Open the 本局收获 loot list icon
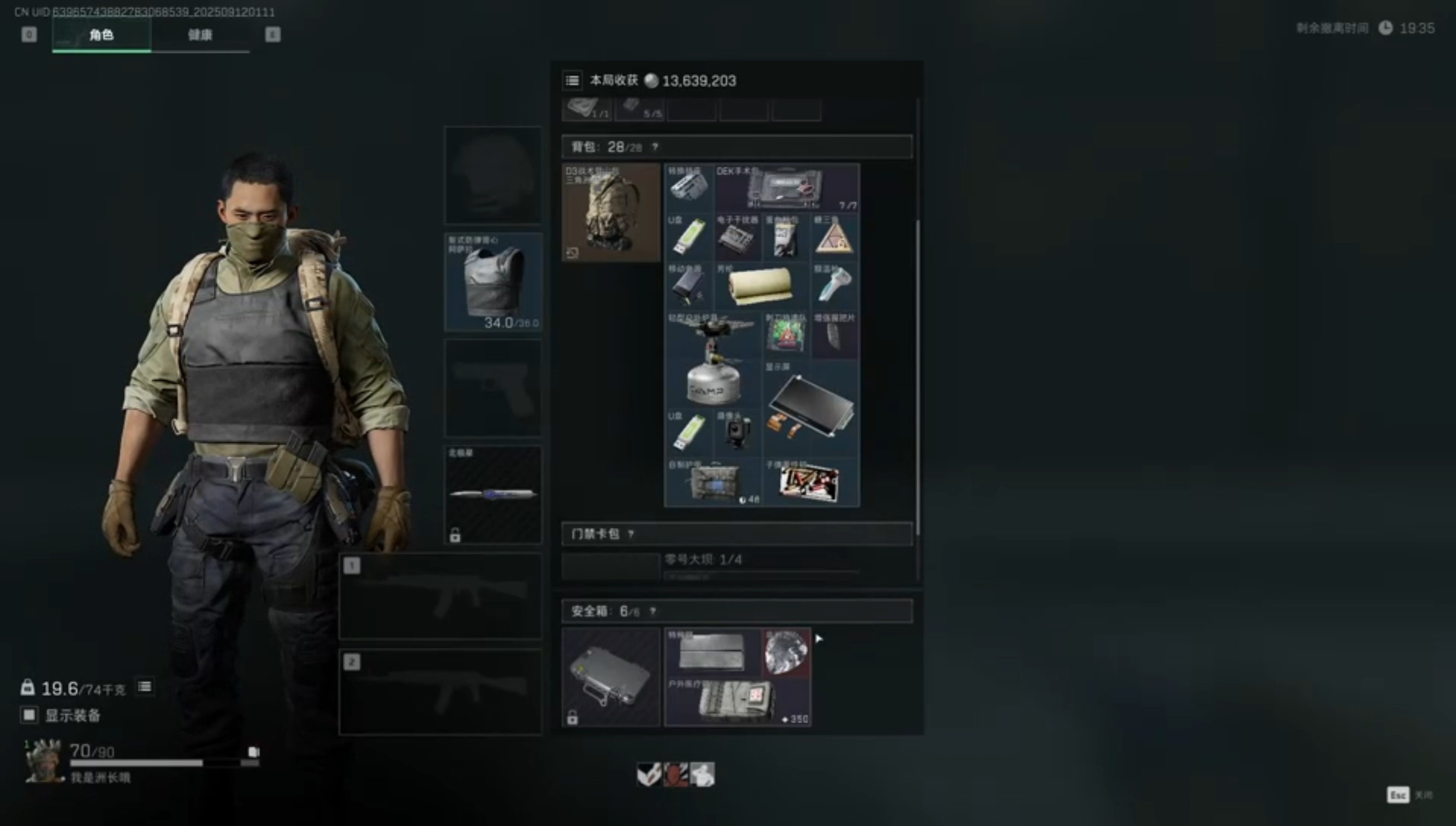The height and width of the screenshot is (826, 1456). [x=572, y=81]
